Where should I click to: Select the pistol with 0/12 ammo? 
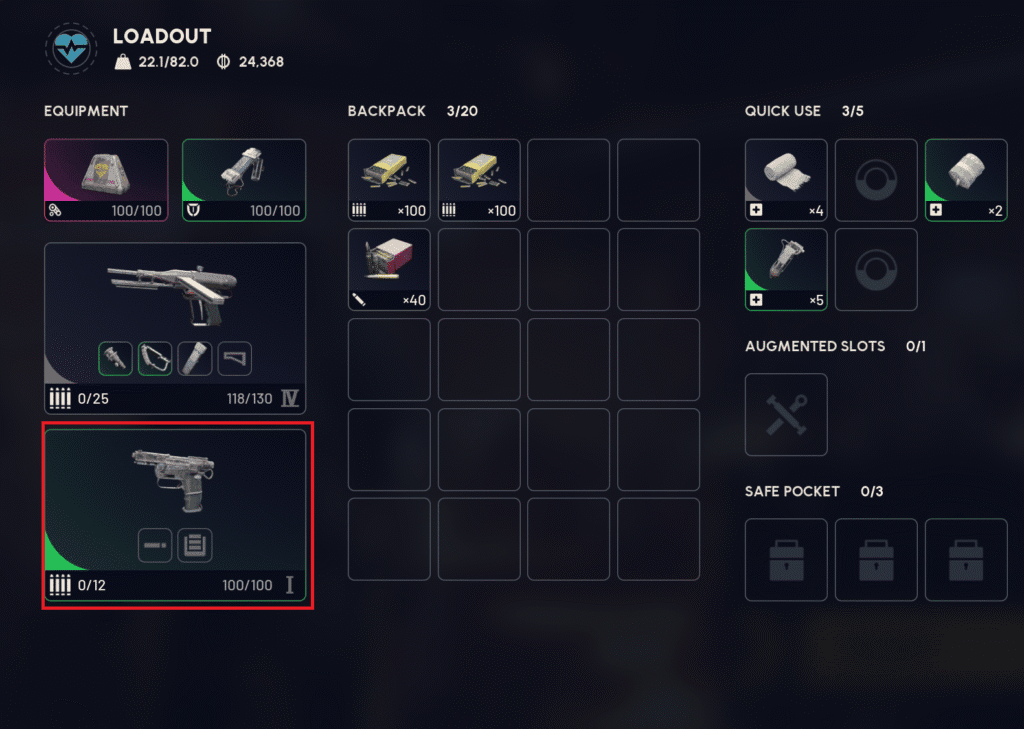click(175, 480)
